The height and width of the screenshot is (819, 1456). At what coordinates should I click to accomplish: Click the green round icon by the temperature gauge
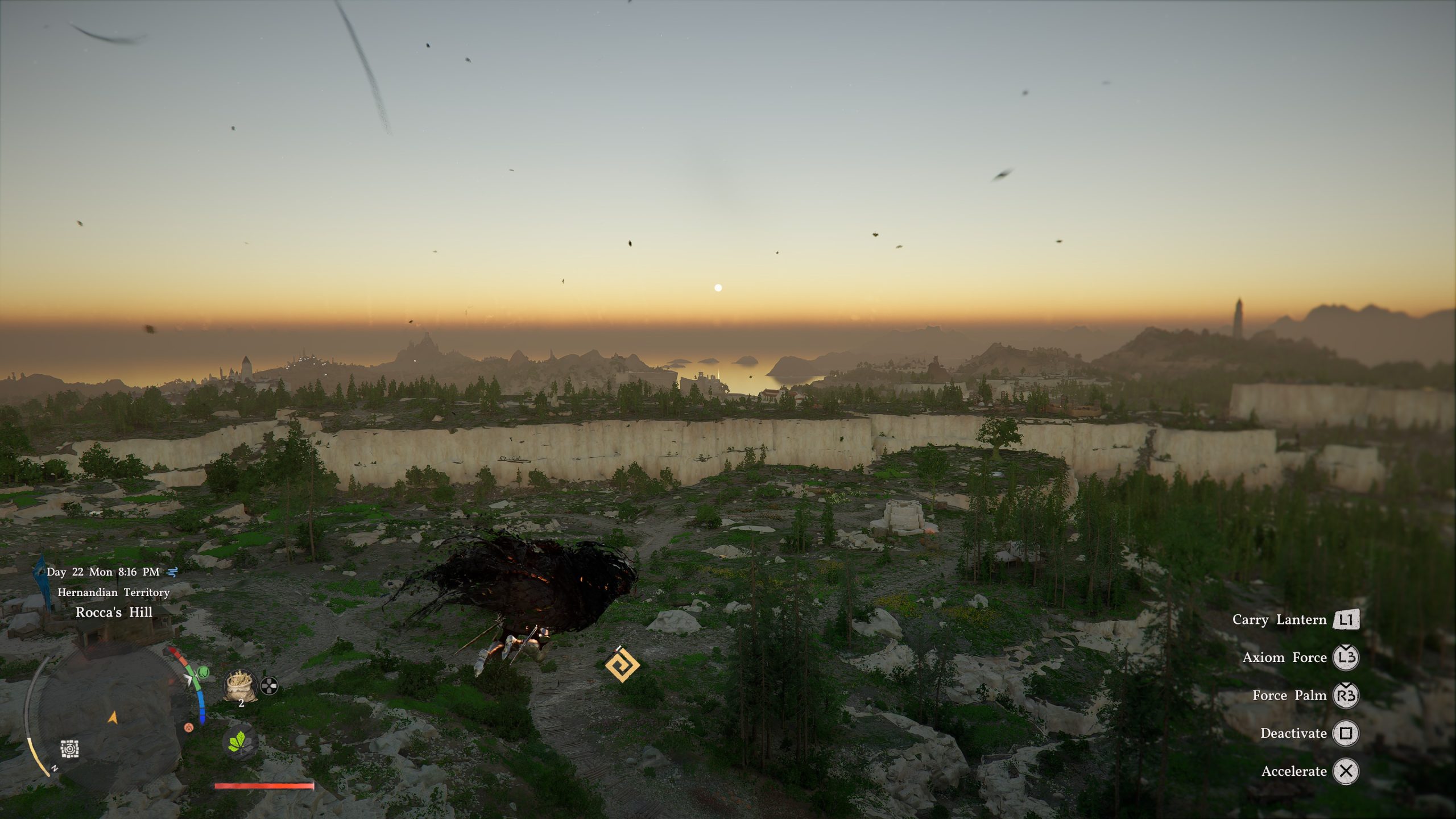click(203, 673)
